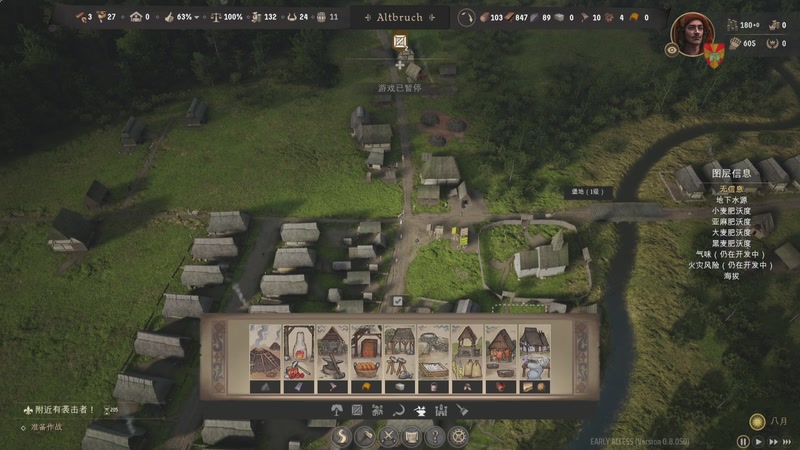Open the industry category with anvil icon
Image resolution: width=800 pixels, height=450 pixels.
coord(421,410)
